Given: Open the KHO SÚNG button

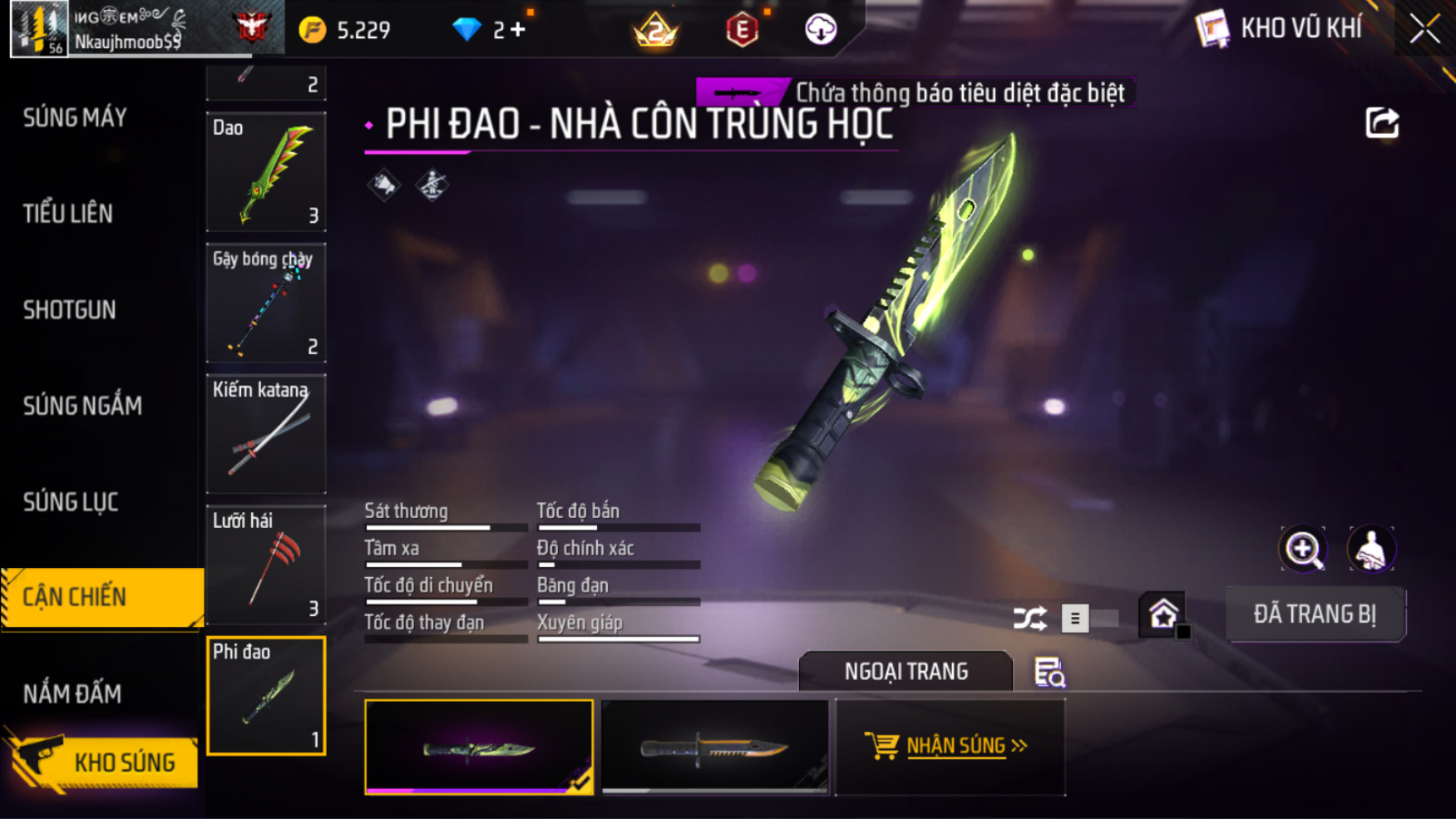Looking at the screenshot, I should 104,762.
